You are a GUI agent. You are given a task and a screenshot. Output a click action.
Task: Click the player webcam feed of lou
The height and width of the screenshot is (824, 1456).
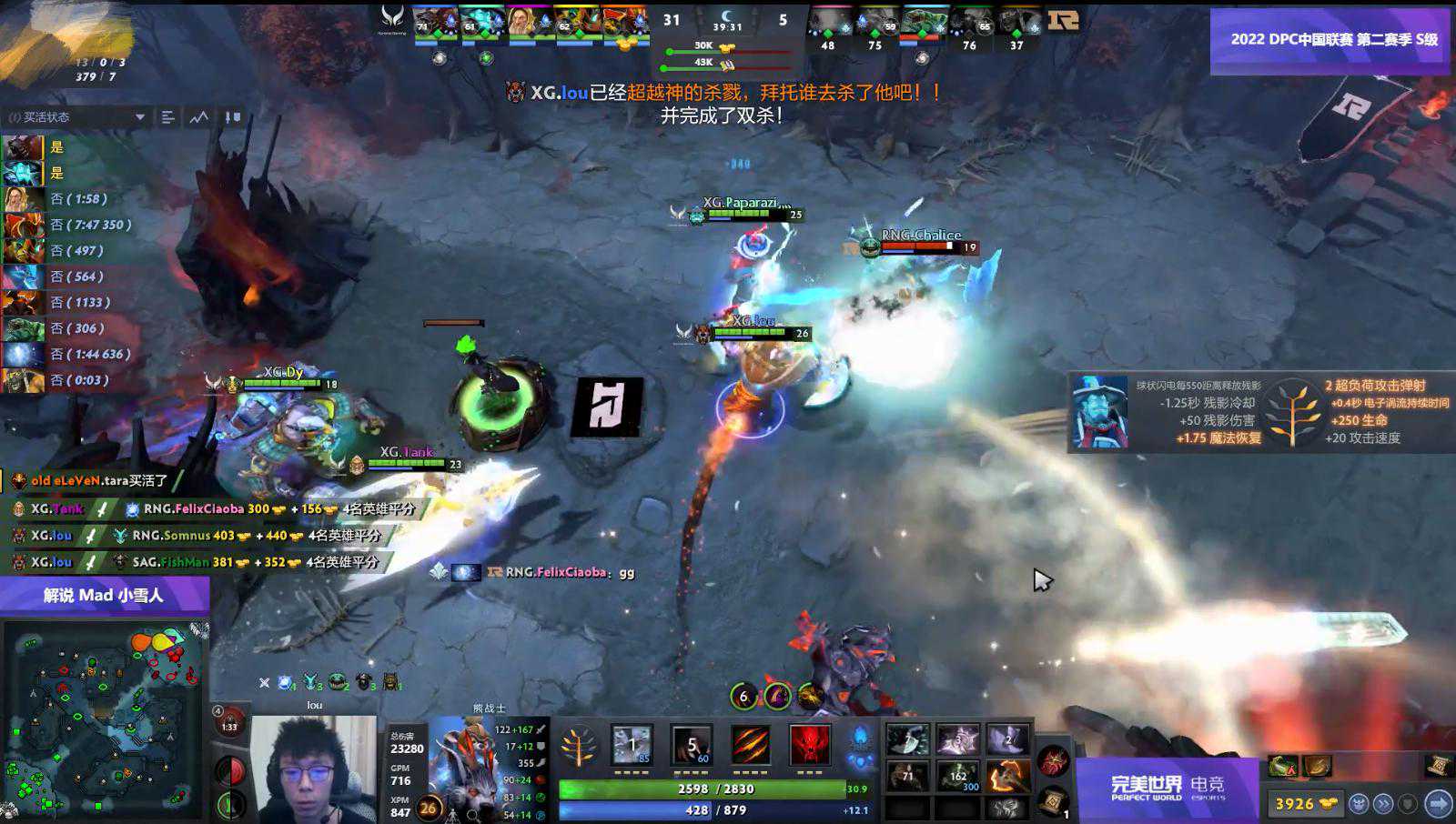point(313,769)
